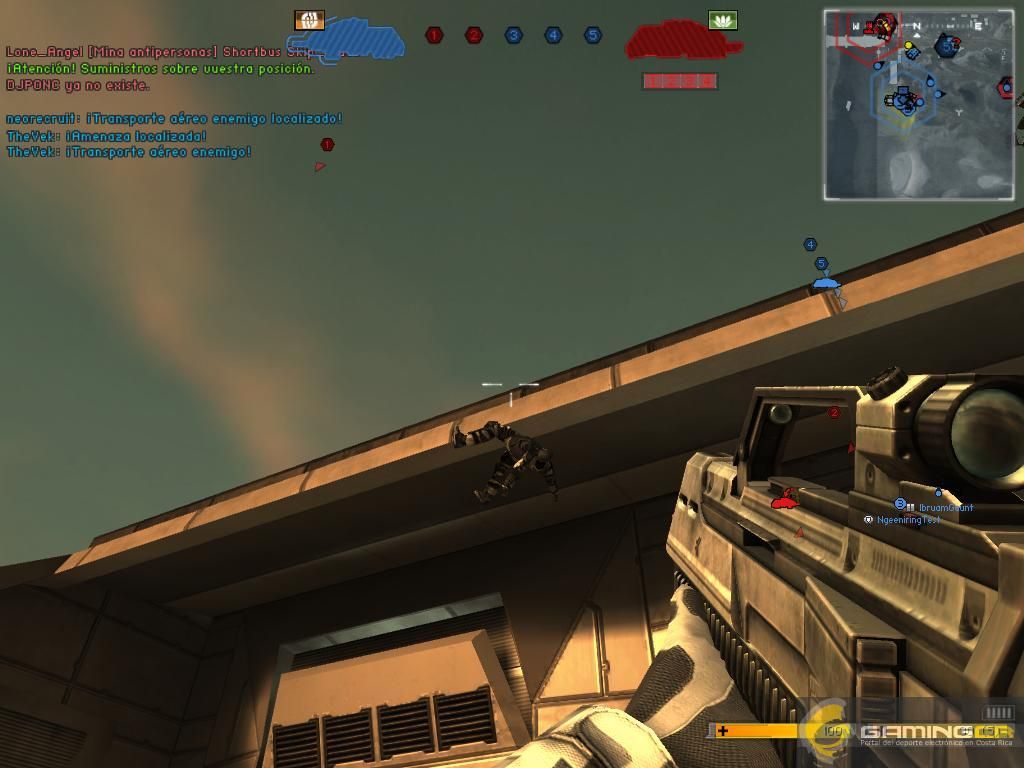Select the orange EU team flag icon
This screenshot has height=768, width=1024.
[309, 20]
